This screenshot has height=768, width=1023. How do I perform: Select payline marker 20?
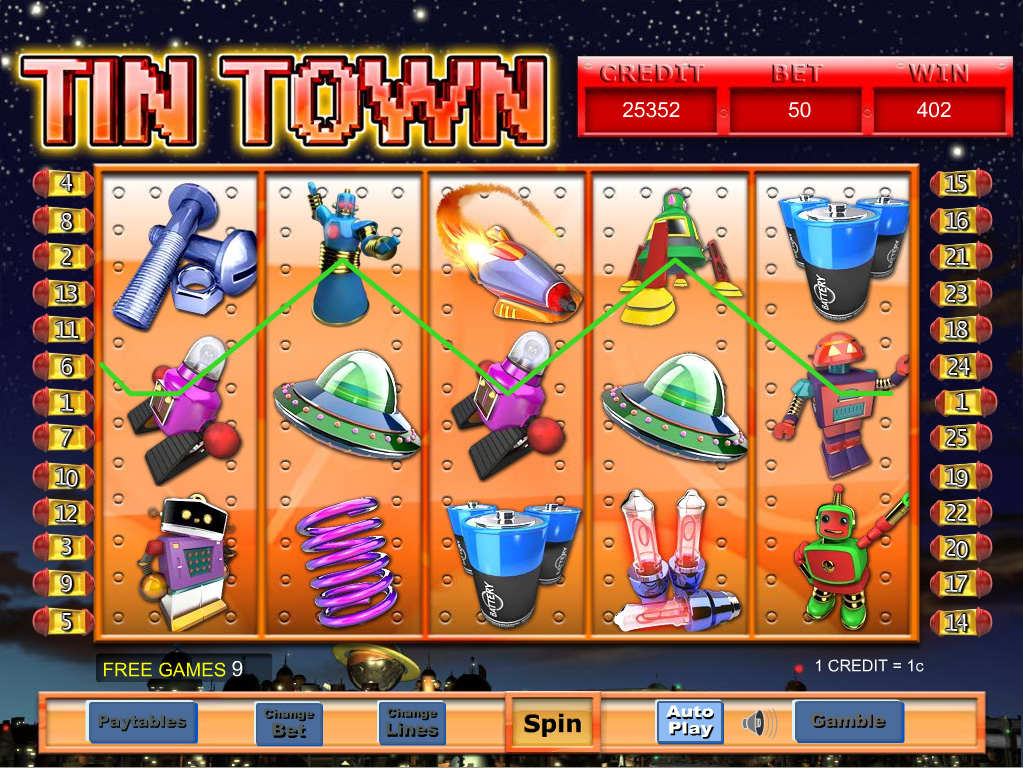click(958, 549)
